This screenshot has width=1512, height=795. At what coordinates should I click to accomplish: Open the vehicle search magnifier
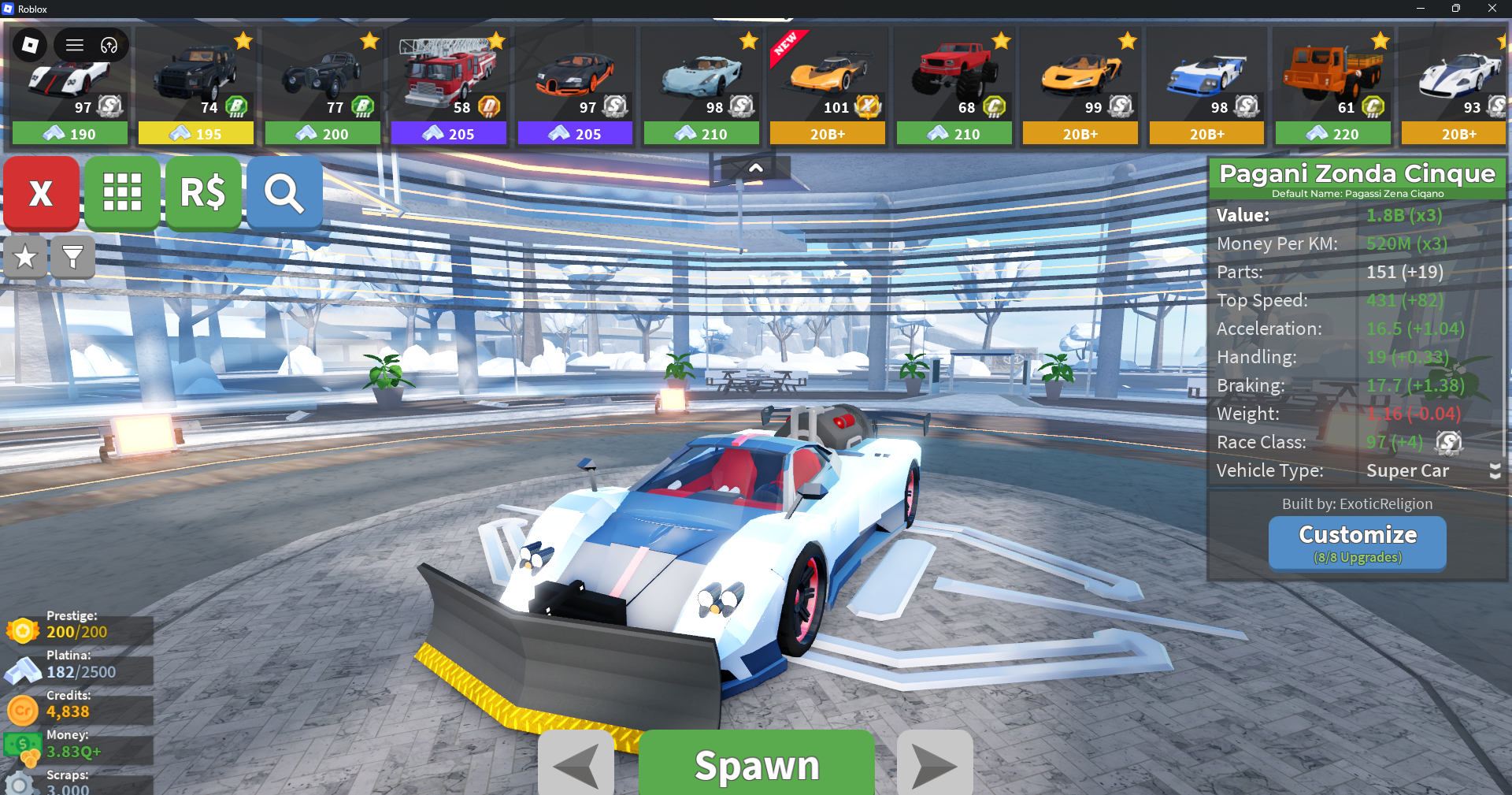[284, 193]
